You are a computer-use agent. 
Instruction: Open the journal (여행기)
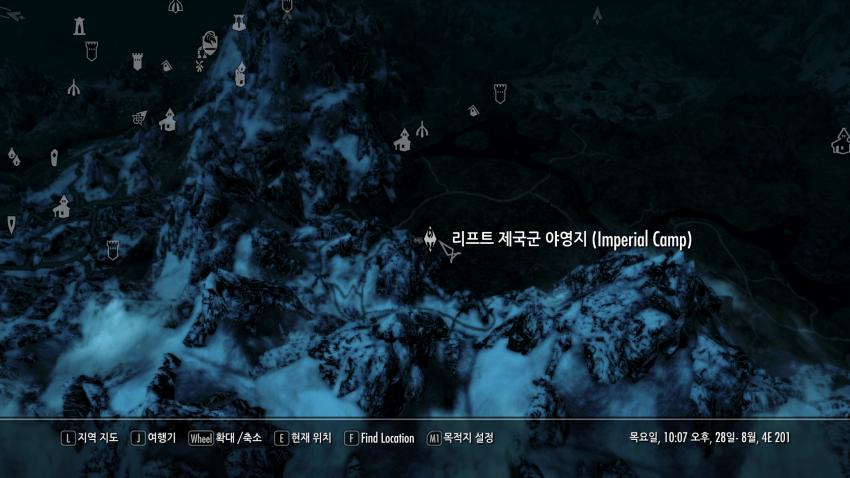pyautogui.click(x=154, y=438)
